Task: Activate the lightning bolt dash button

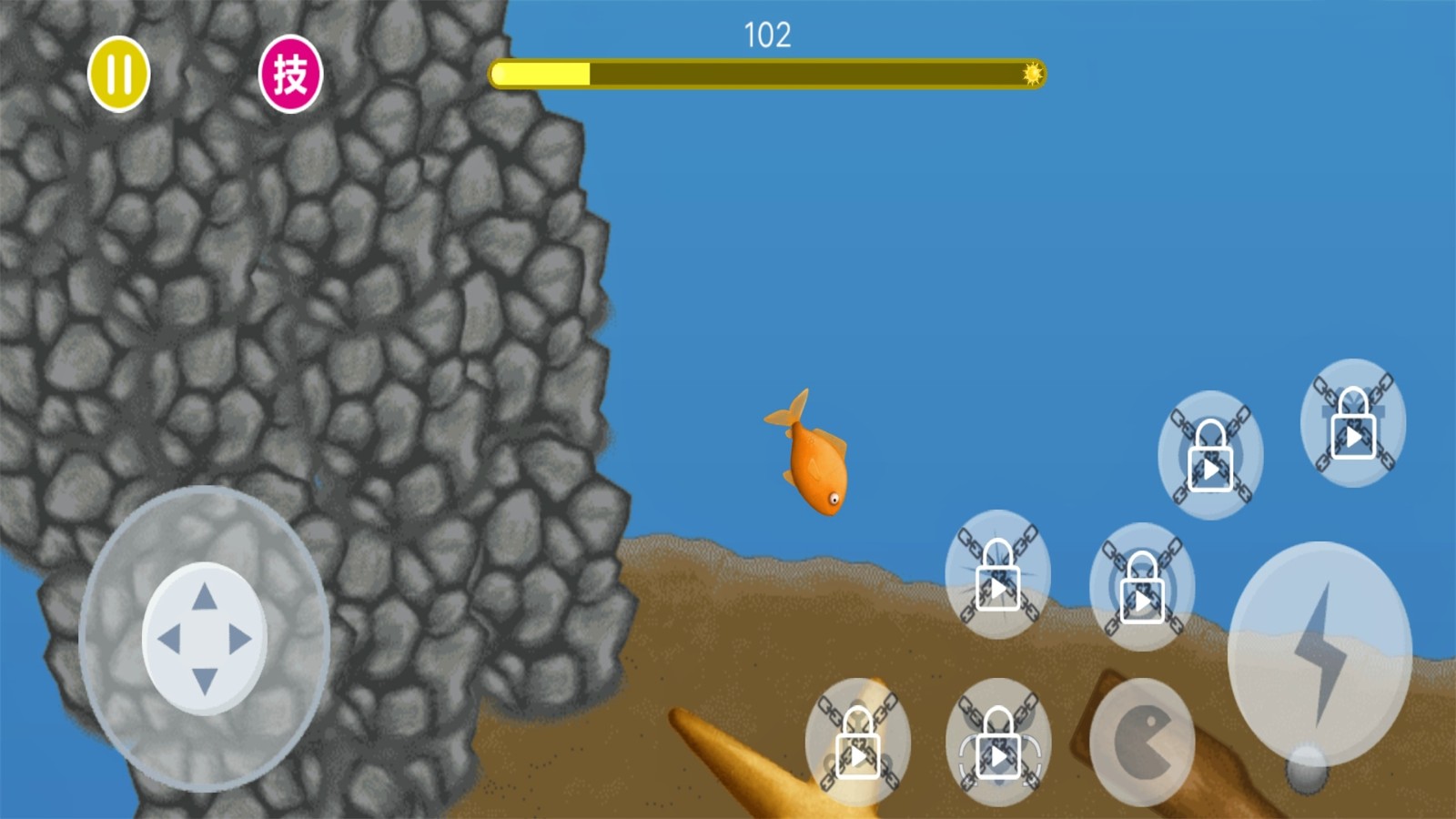Action: (1319, 653)
